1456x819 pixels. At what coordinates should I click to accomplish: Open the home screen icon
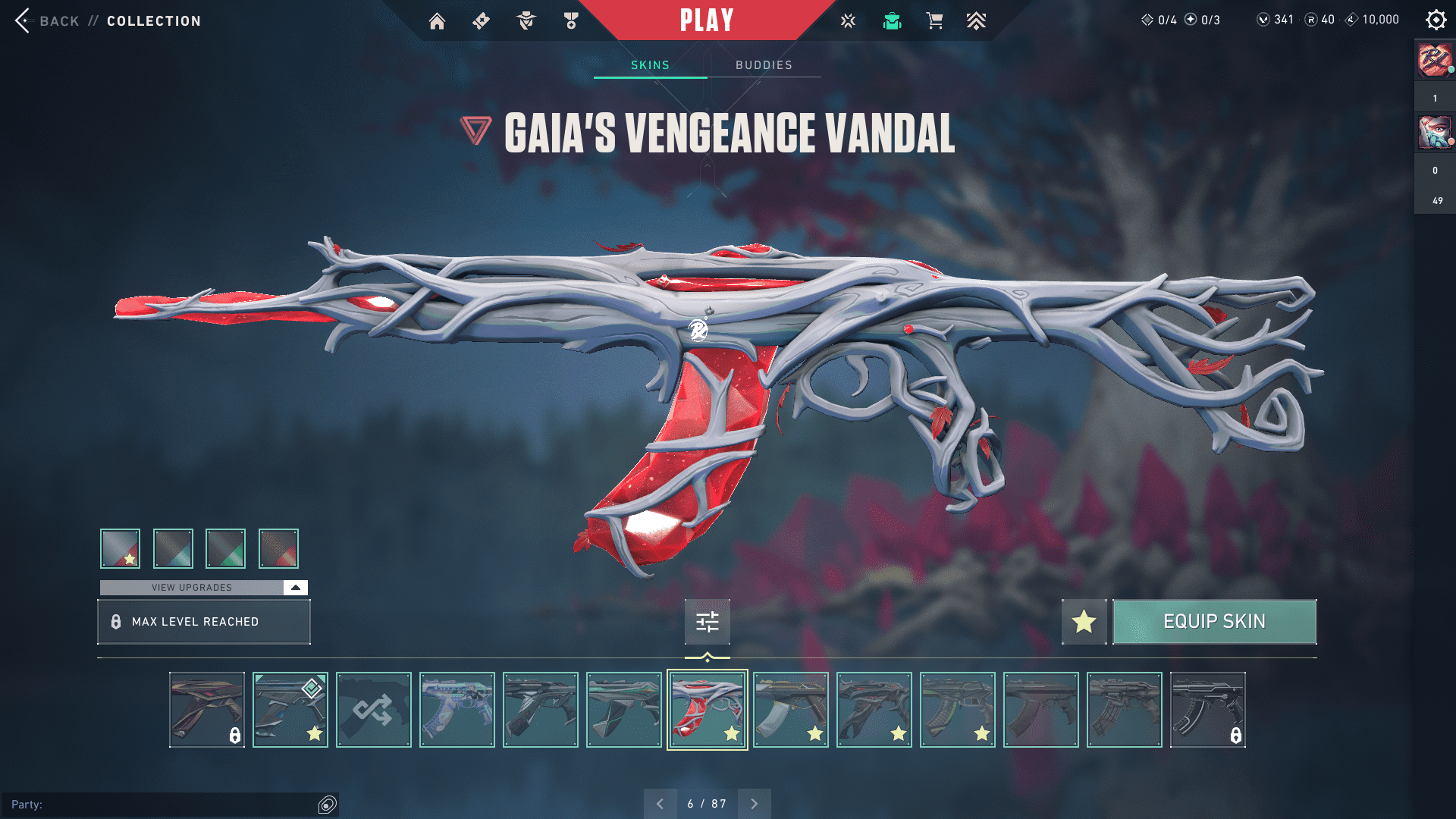coord(437,21)
